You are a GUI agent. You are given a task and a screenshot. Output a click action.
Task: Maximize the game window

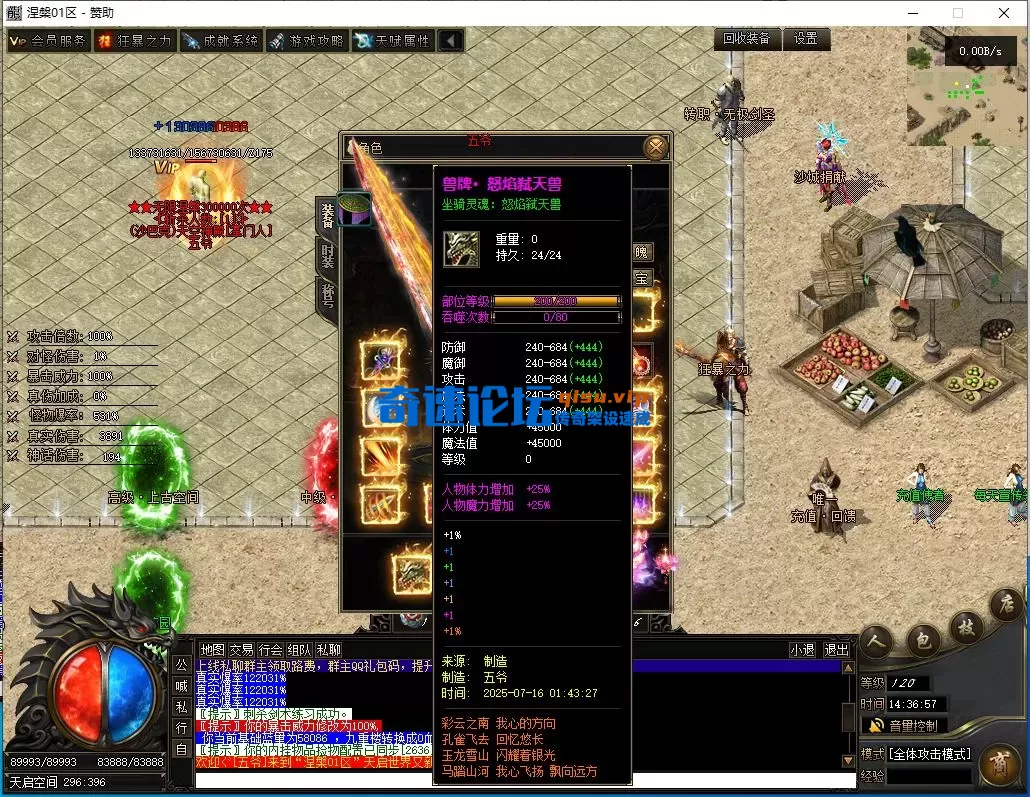(957, 13)
